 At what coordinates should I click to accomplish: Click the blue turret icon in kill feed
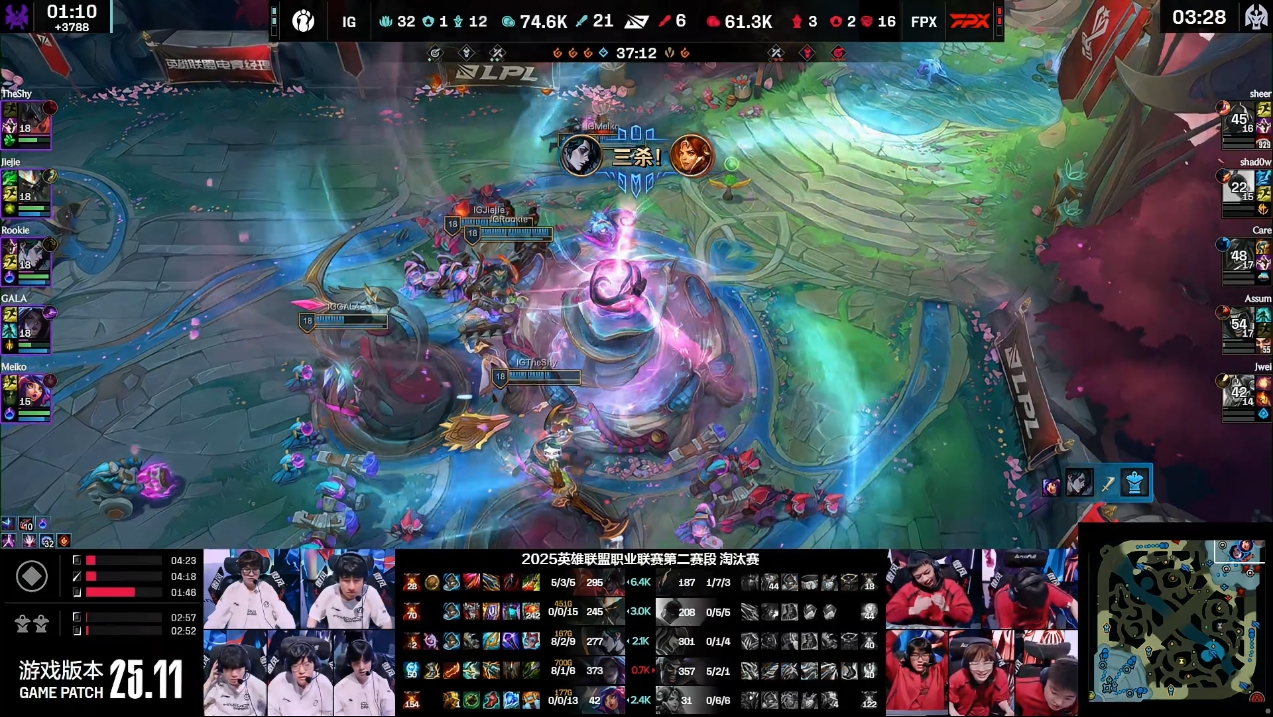pyautogui.click(x=1133, y=483)
